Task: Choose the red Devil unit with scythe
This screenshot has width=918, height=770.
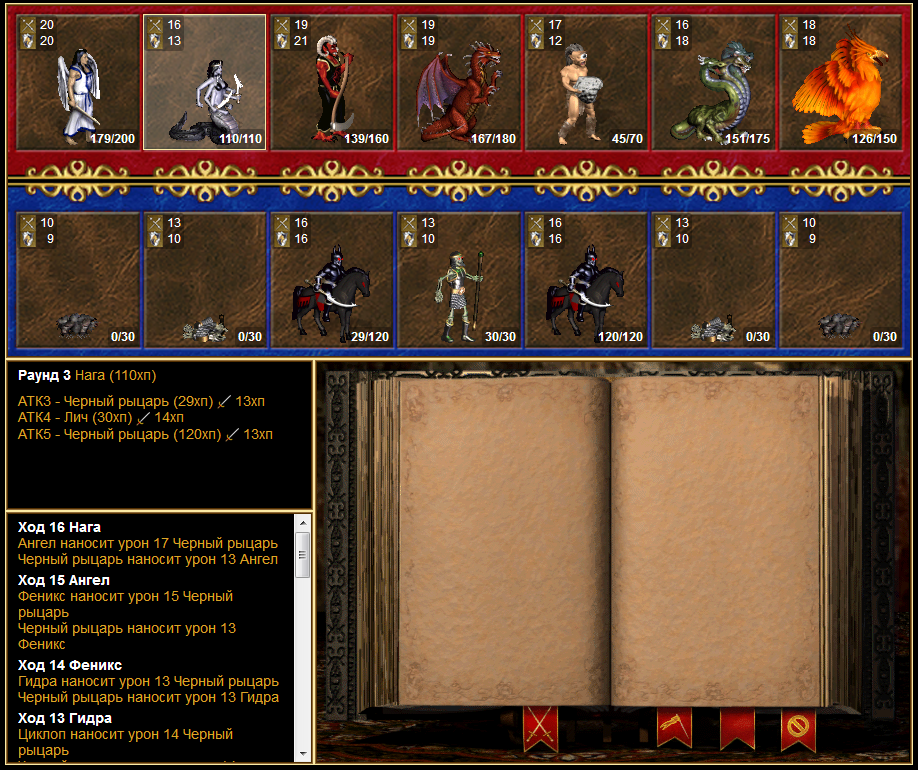Action: [332, 82]
